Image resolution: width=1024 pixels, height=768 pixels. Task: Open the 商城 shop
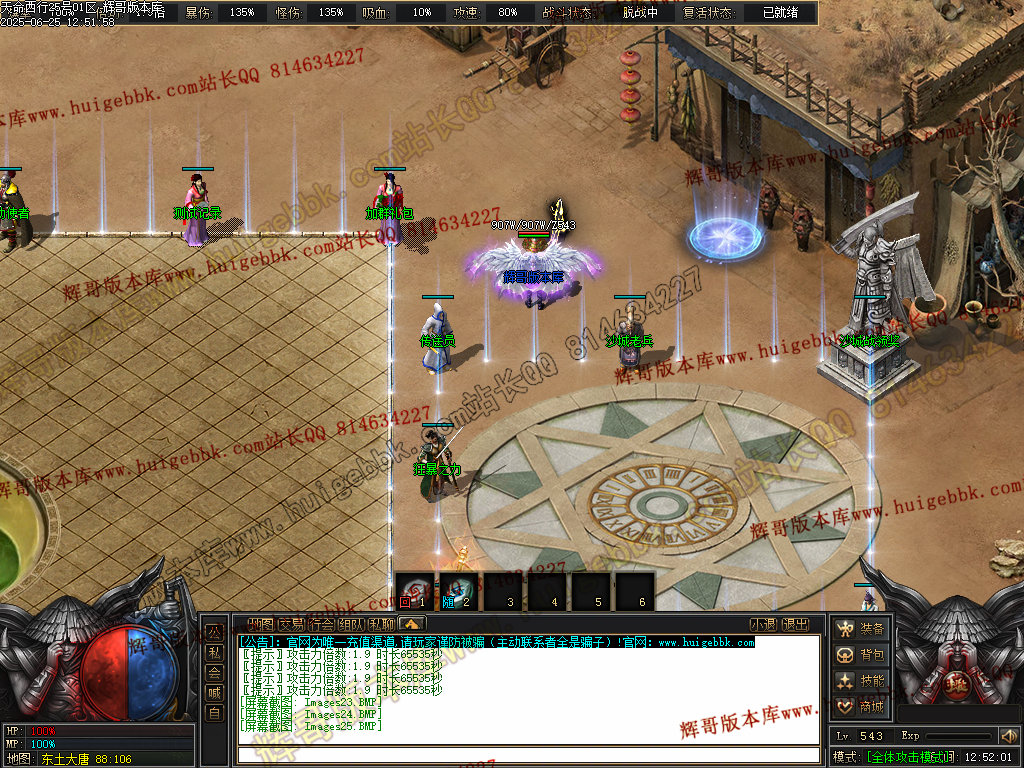[x=862, y=707]
